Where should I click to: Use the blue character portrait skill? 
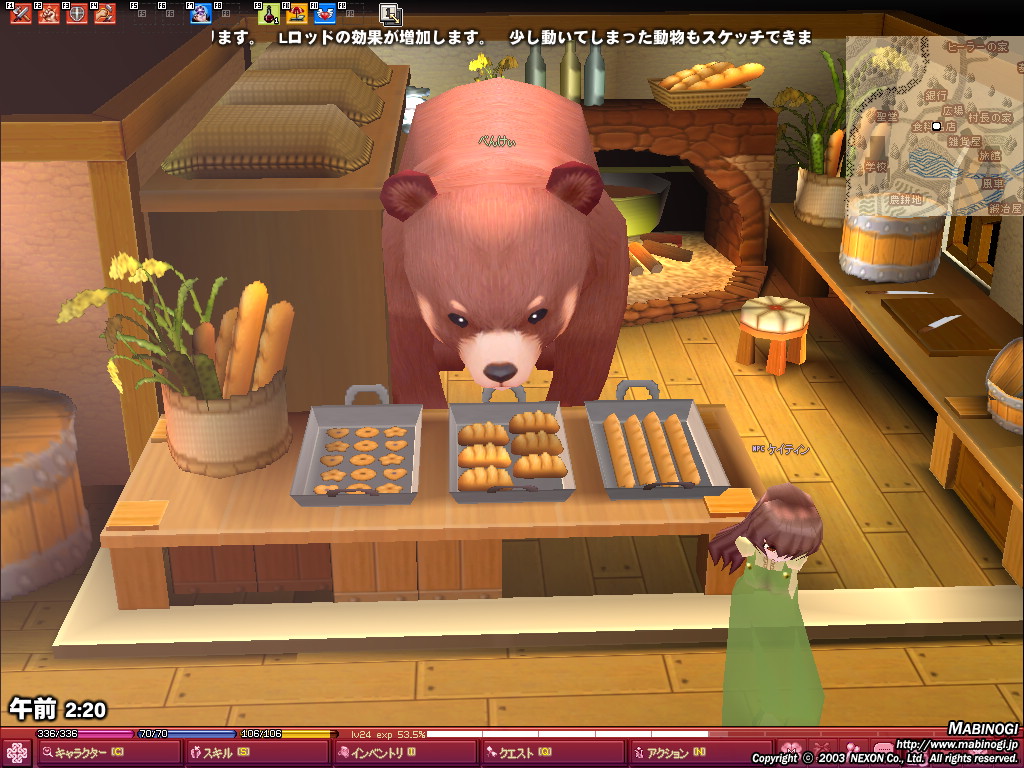(201, 14)
